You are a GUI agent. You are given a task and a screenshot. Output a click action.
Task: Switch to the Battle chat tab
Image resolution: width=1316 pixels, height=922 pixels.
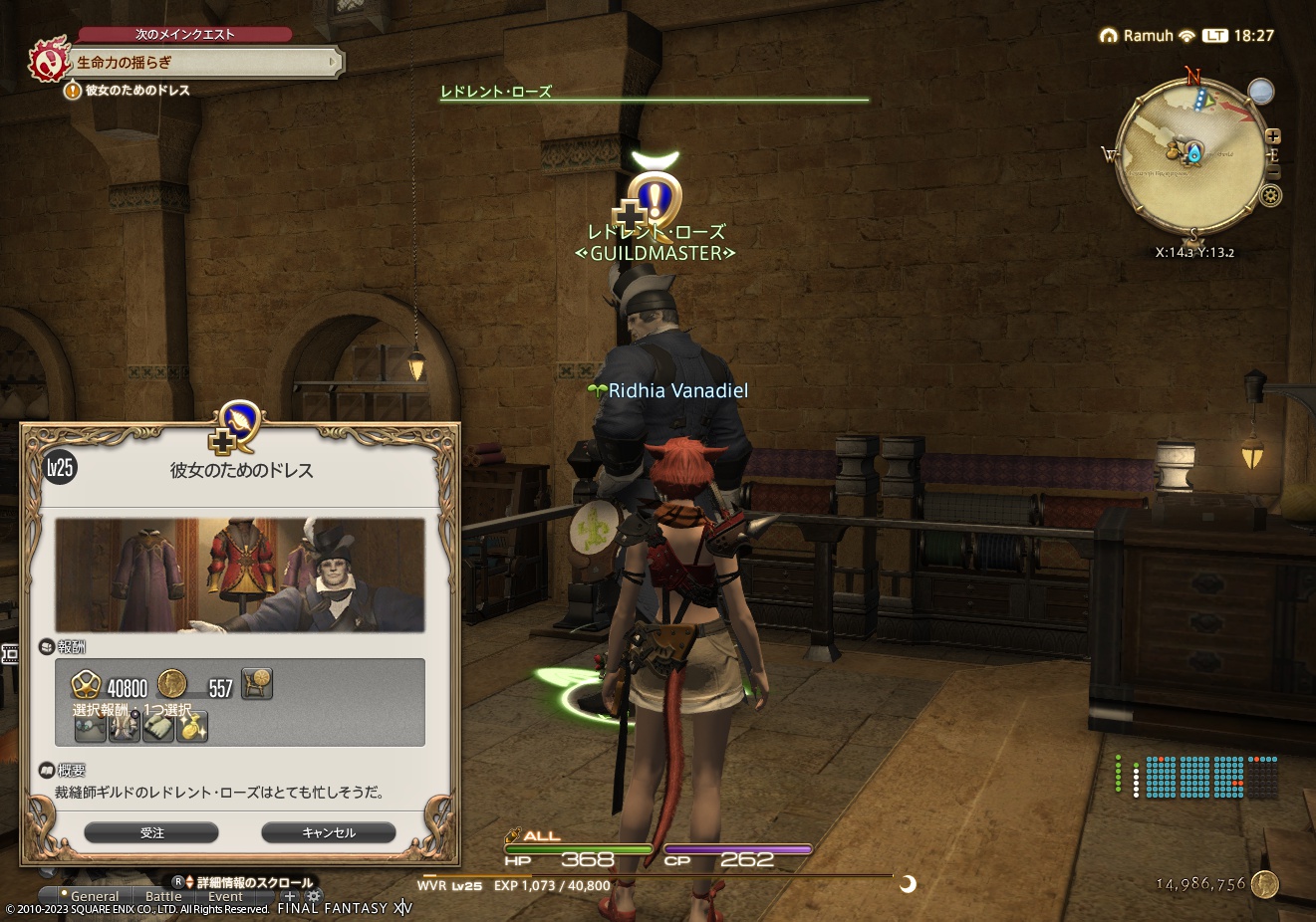(x=162, y=895)
